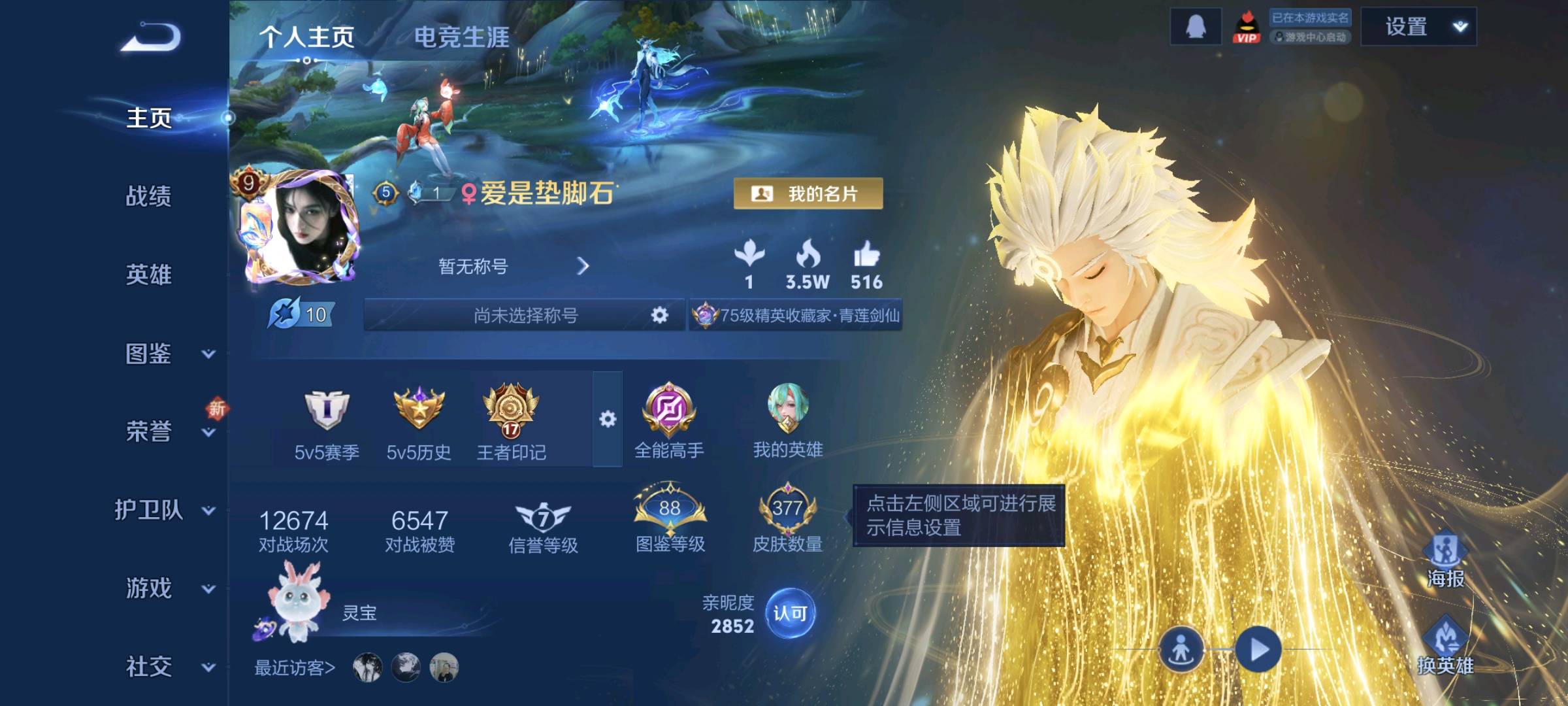This screenshot has width=1568, height=706.
Task: Go back using the return arrow
Action: 152,37
